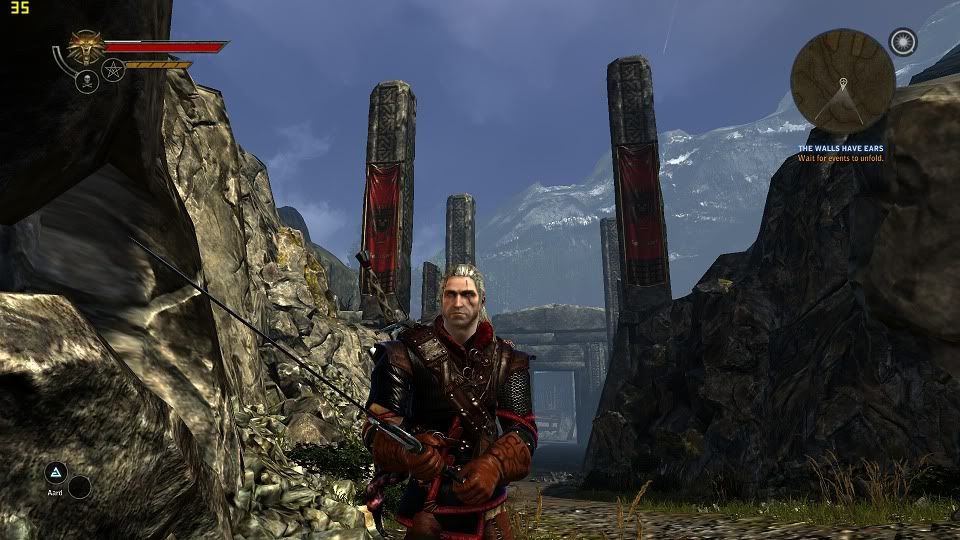
Task: Select the Aard sign icon
Action: point(56,473)
